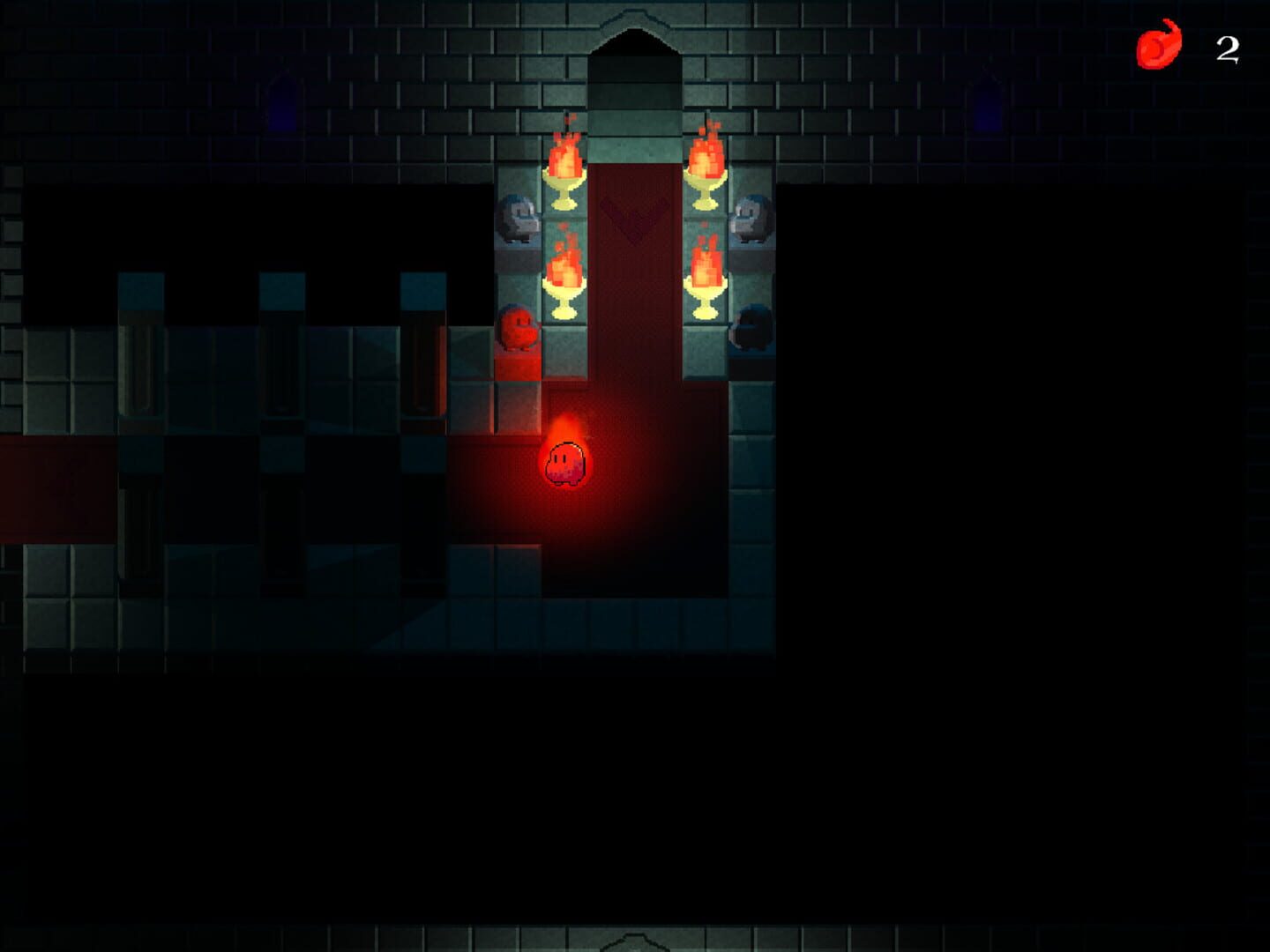Click the red flame counter icon
Screen dimensions: 1270x952
[1159, 45]
